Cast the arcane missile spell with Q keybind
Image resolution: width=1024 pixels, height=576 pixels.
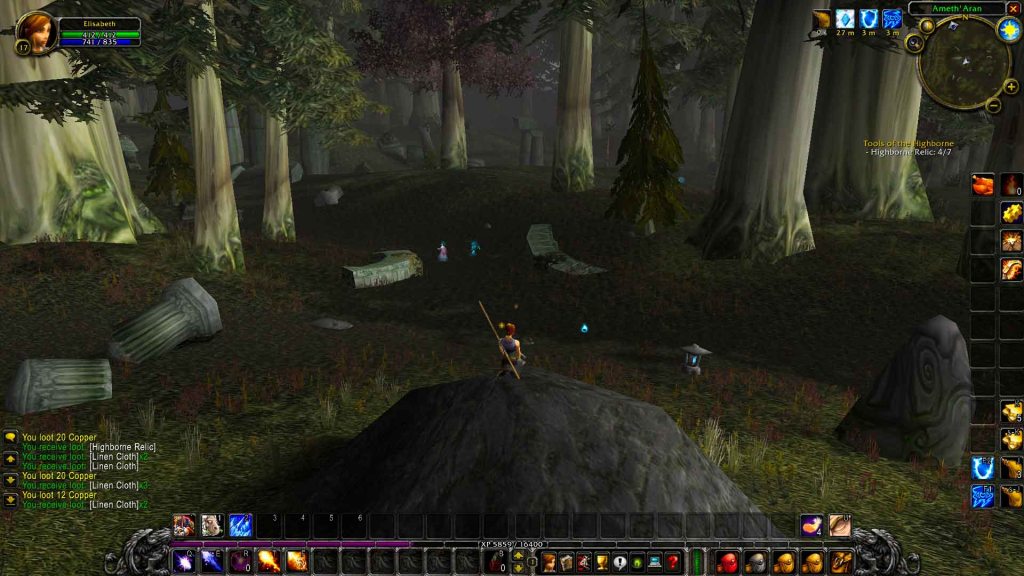(184, 561)
